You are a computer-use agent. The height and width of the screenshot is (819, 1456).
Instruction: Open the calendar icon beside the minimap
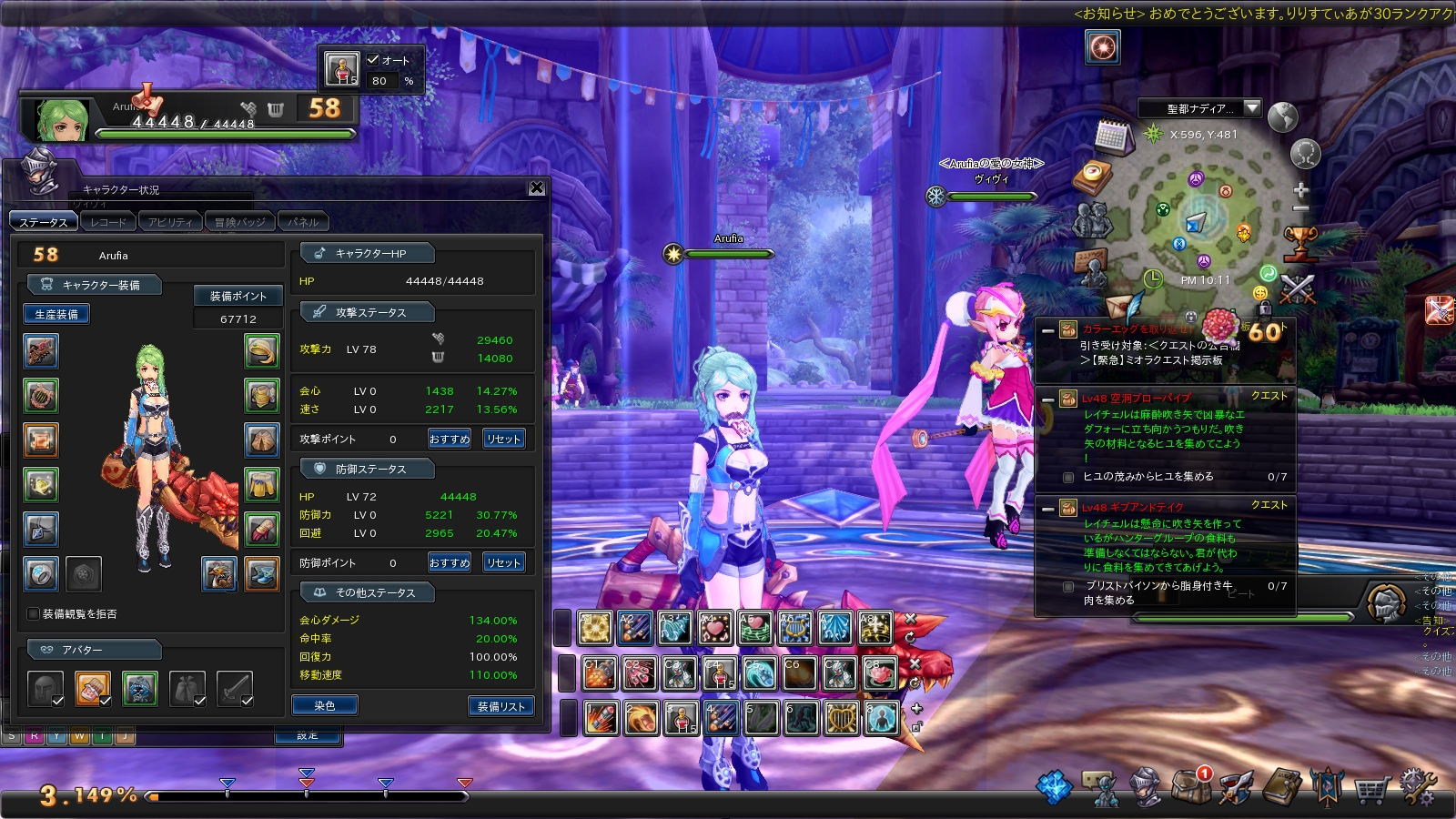pos(1112,136)
